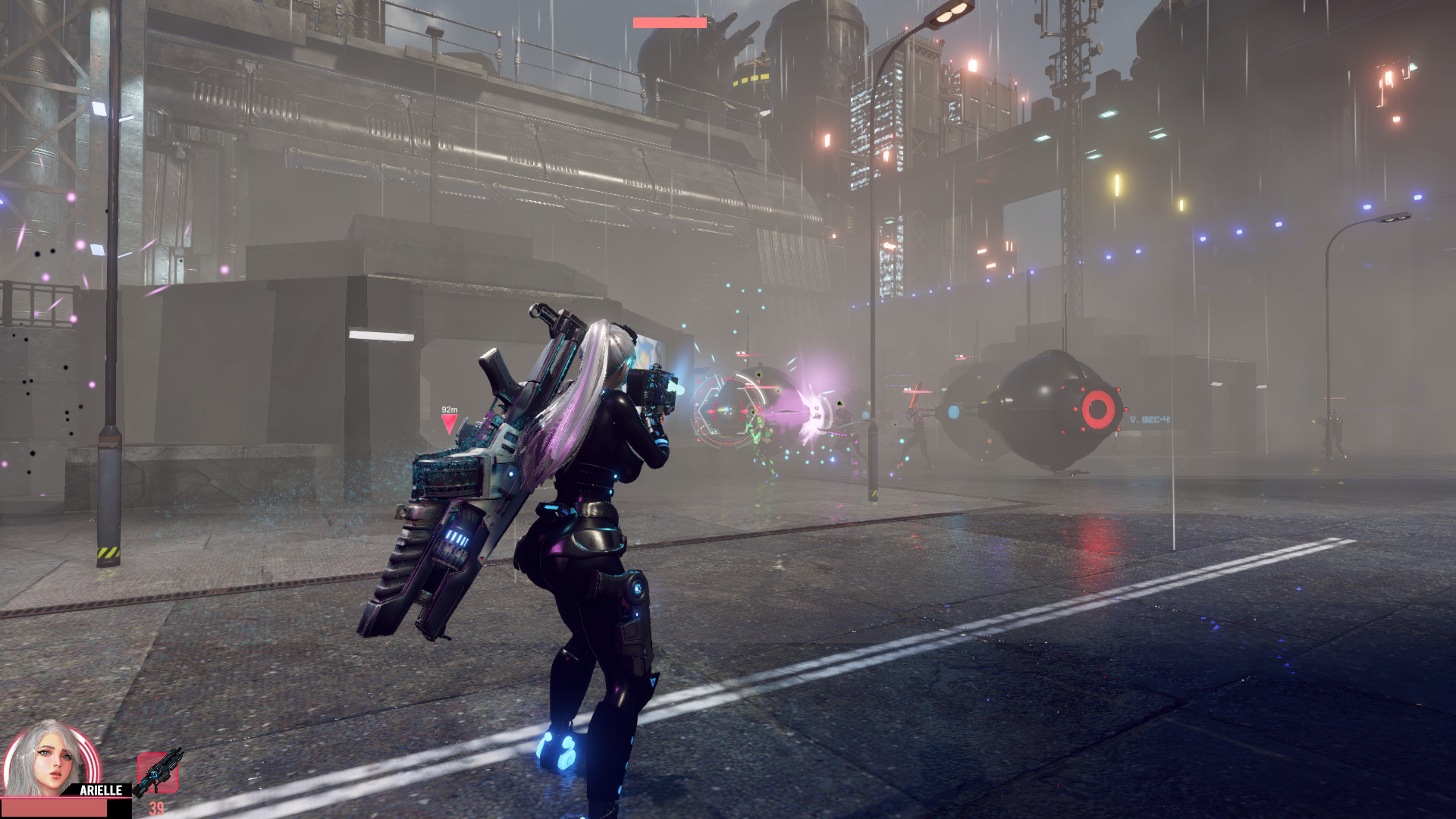
Task: Expand the ARIELLE nameplate panel
Action: (x=101, y=789)
